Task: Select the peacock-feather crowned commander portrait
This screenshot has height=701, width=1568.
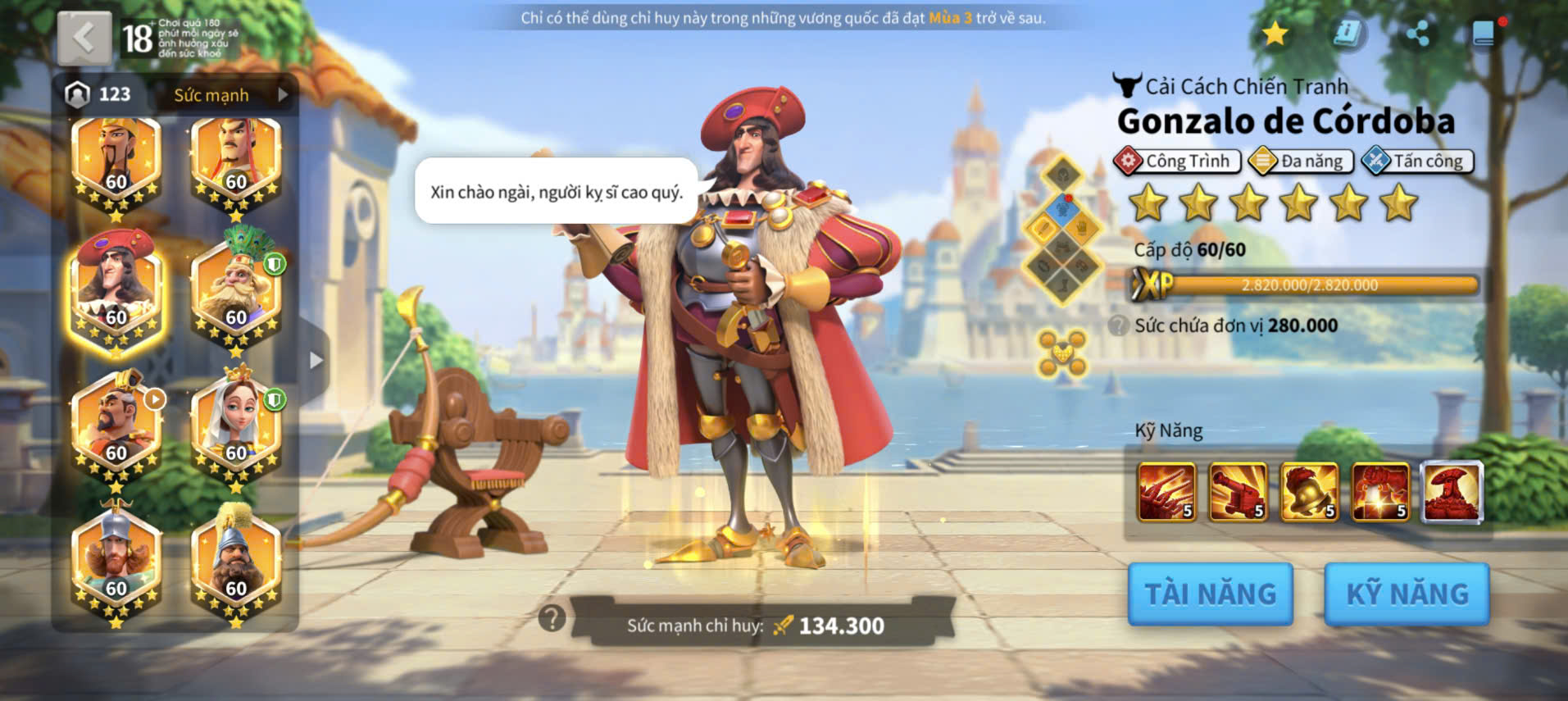Action: click(236, 293)
